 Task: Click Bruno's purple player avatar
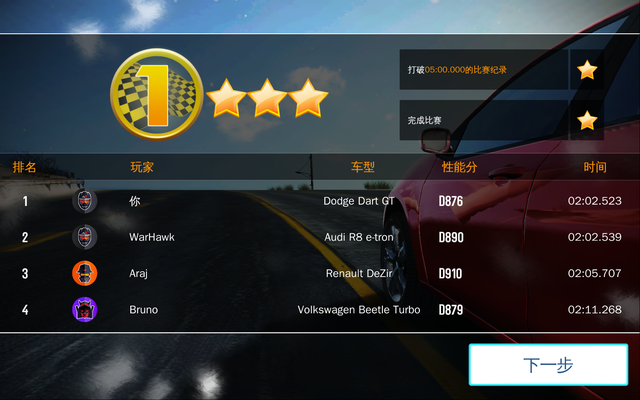coord(85,309)
